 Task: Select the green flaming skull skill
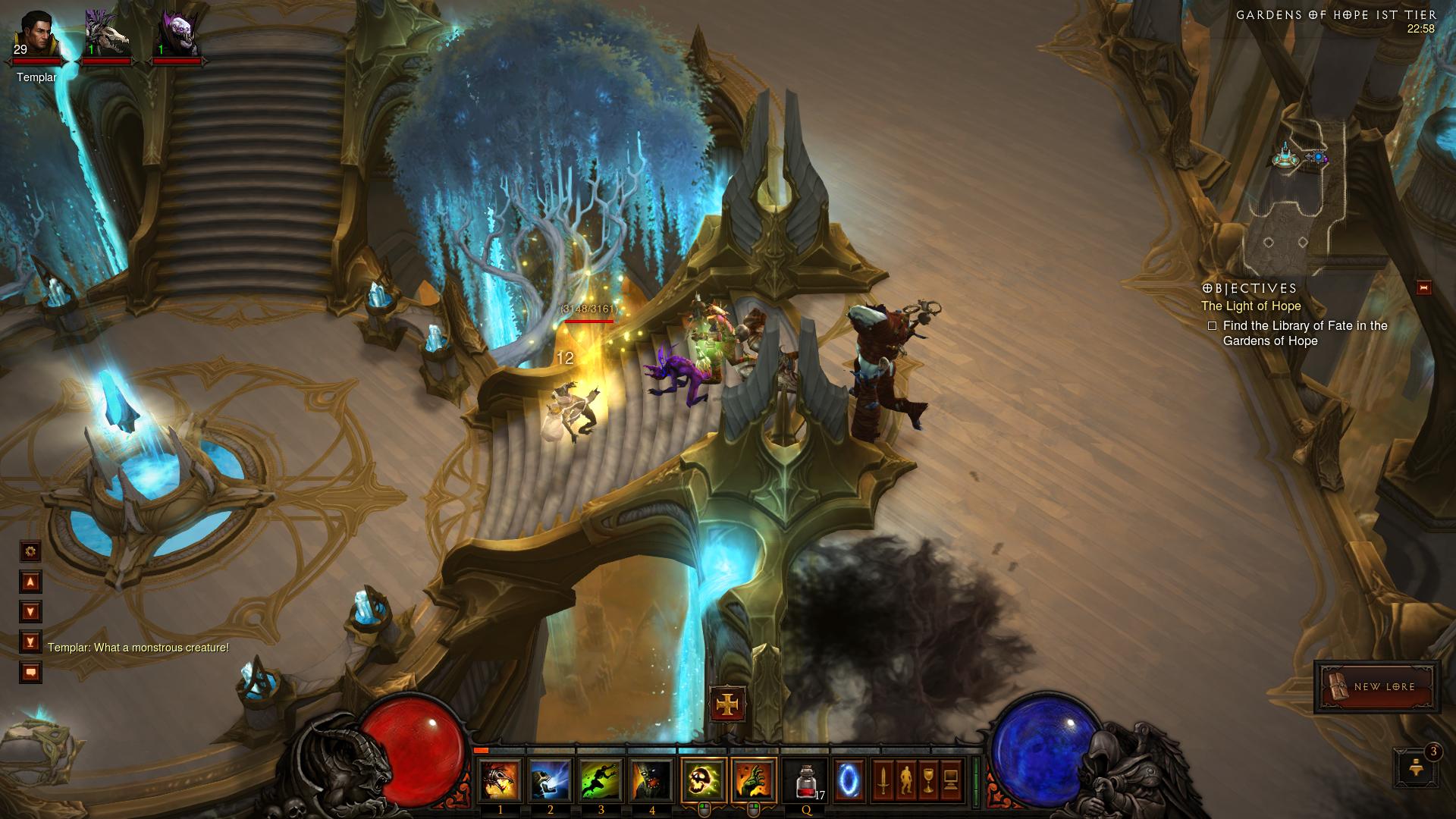[x=704, y=780]
